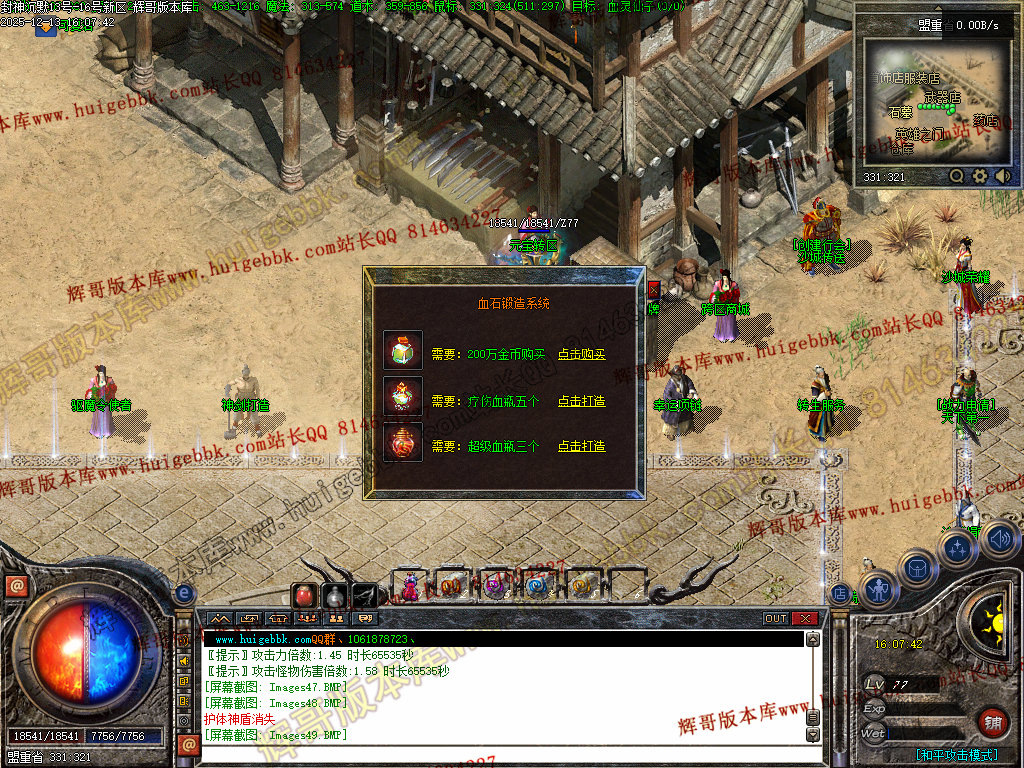Click the minimap magnifier search icon
Image resolution: width=1024 pixels, height=768 pixels.
tap(957, 176)
